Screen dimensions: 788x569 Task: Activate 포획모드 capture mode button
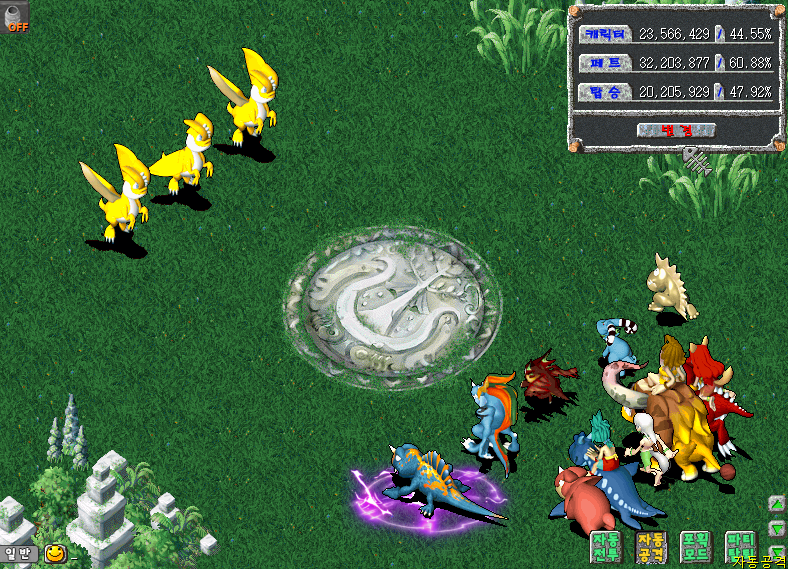coord(695,545)
